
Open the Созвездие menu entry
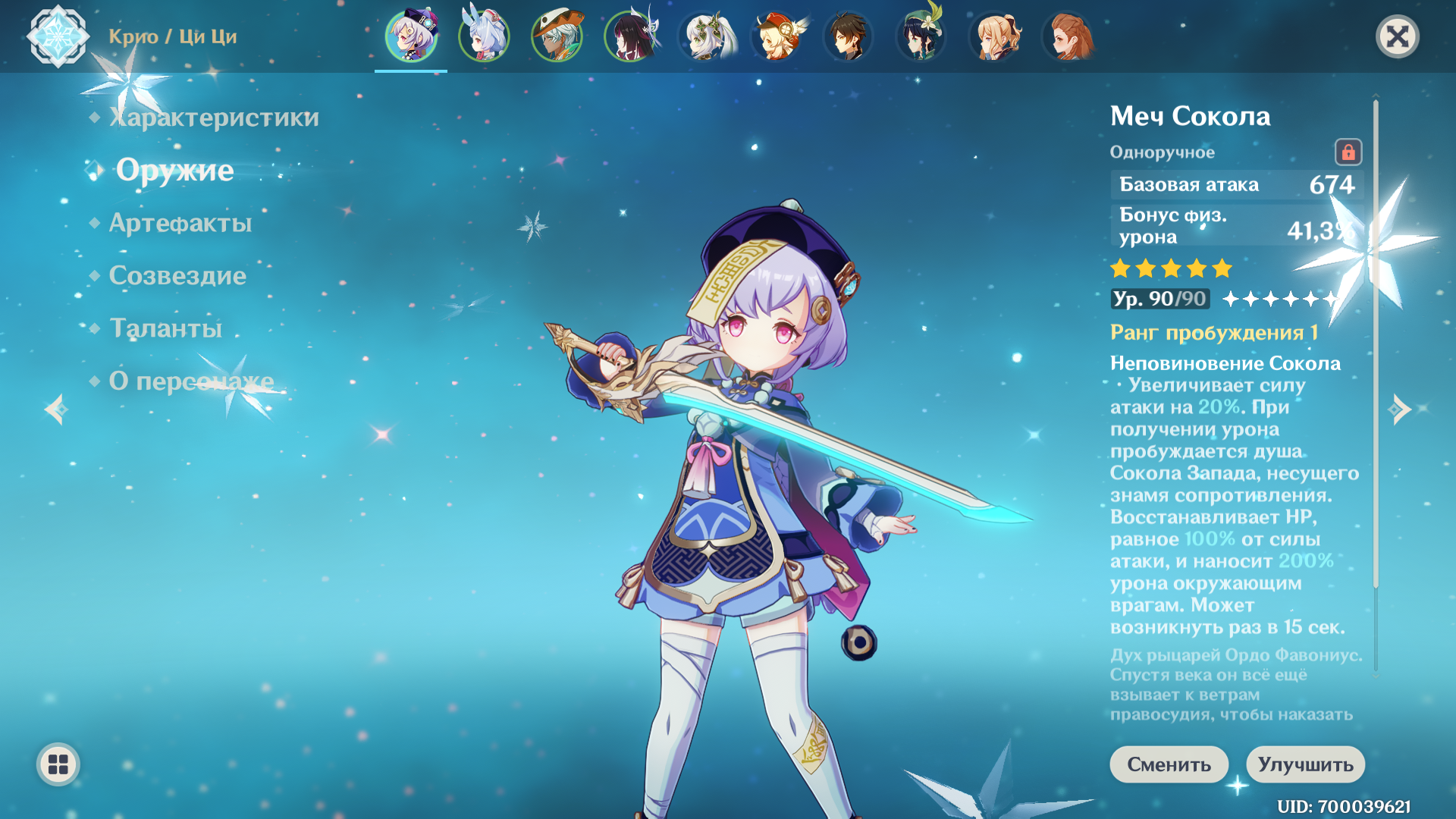tap(177, 275)
